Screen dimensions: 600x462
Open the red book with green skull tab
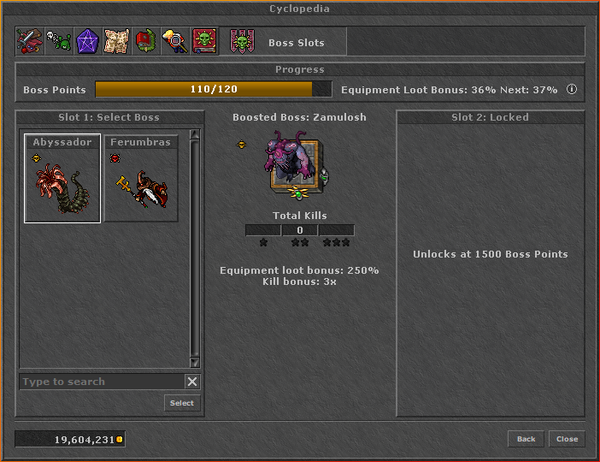[x=204, y=41]
